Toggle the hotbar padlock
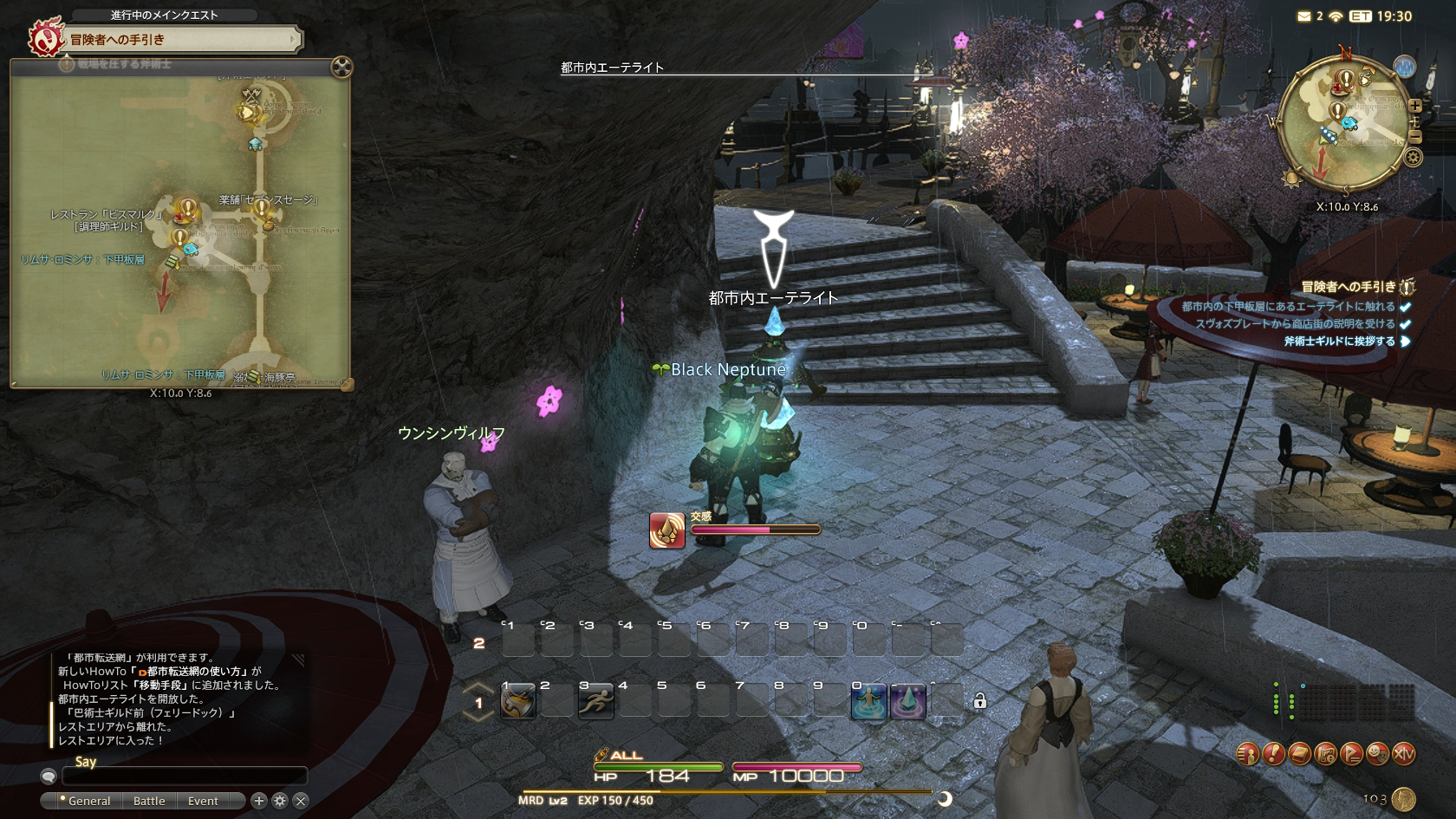Viewport: 1456px width, 819px height. pos(979,701)
